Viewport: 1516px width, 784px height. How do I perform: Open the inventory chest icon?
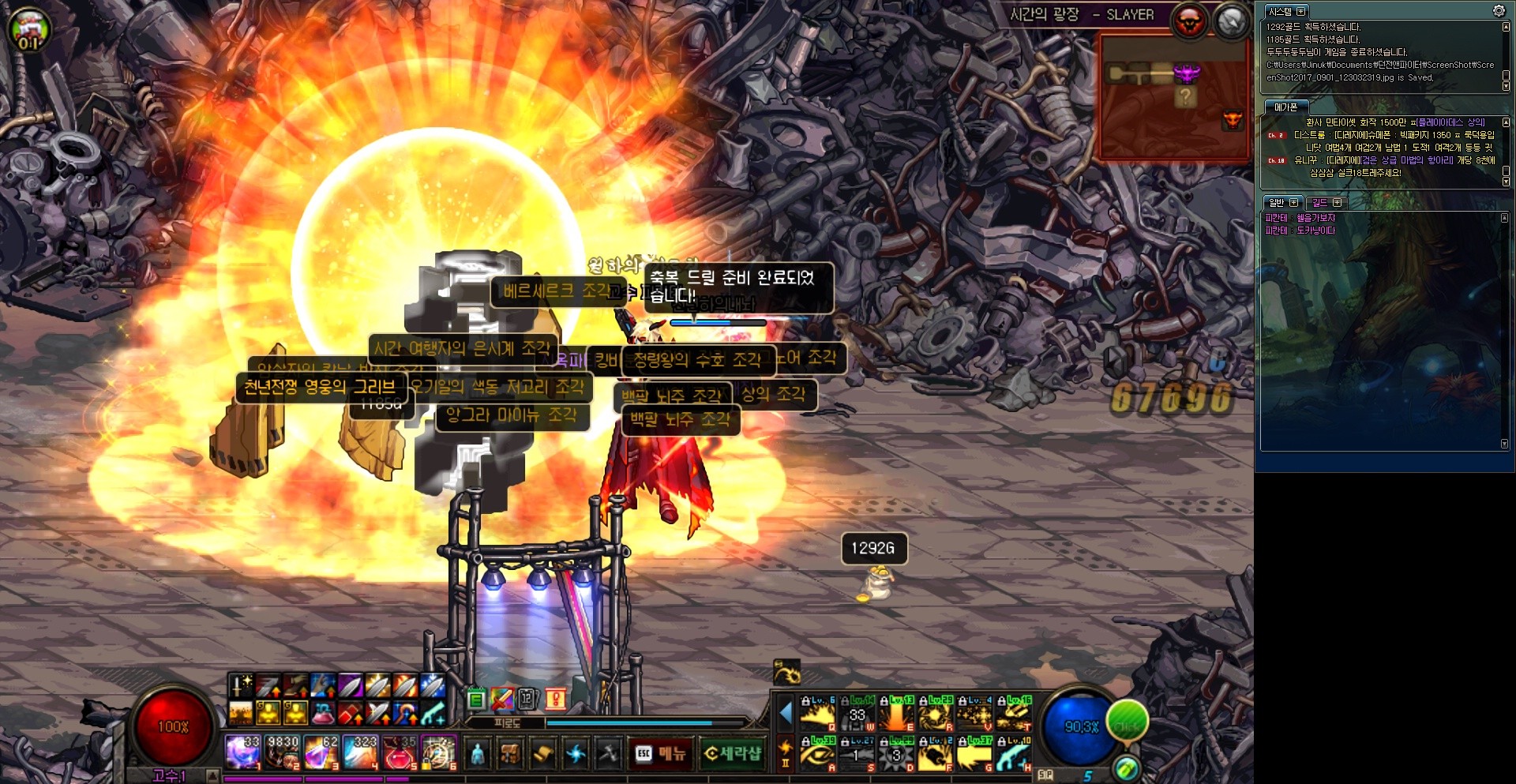pyautogui.click(x=510, y=754)
